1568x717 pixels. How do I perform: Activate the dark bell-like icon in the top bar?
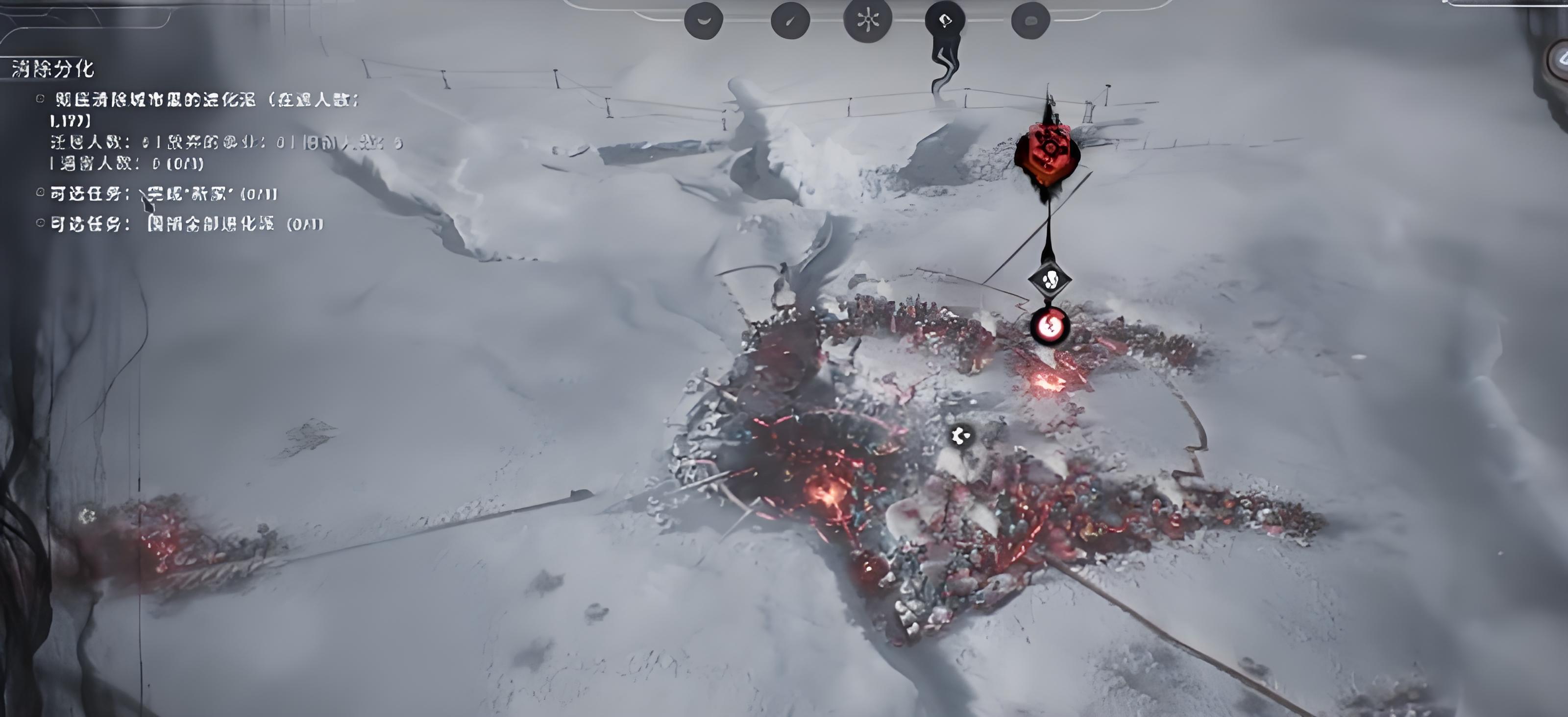click(945, 21)
